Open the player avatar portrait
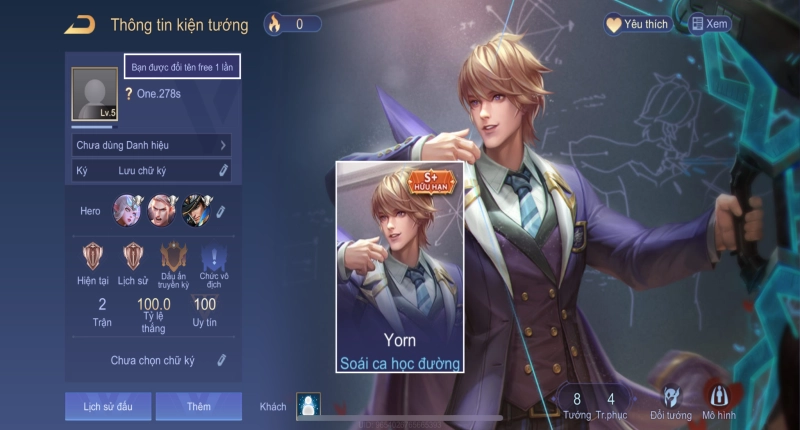Viewport: 800px width, 430px height. click(x=95, y=94)
